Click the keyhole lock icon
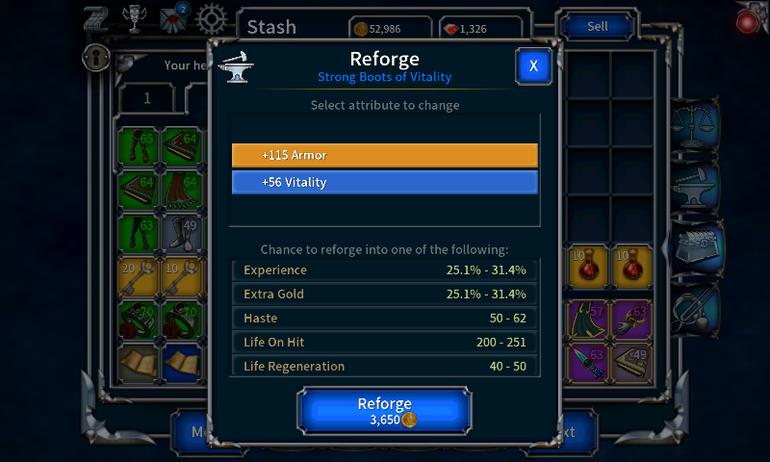Viewport: 770px width, 462px height. (96, 56)
